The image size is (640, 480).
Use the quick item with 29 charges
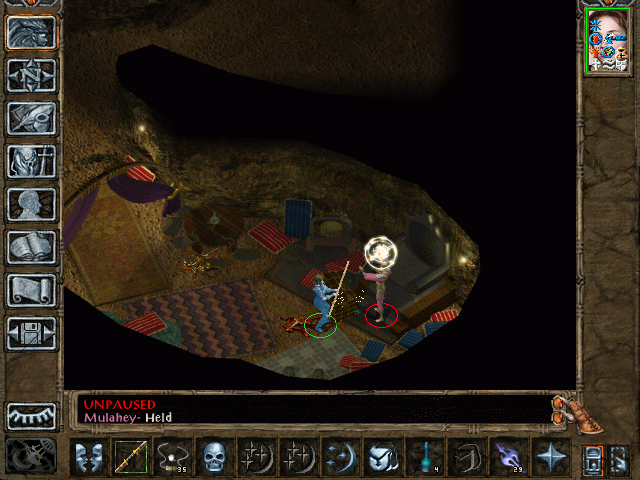pyautogui.click(x=507, y=458)
